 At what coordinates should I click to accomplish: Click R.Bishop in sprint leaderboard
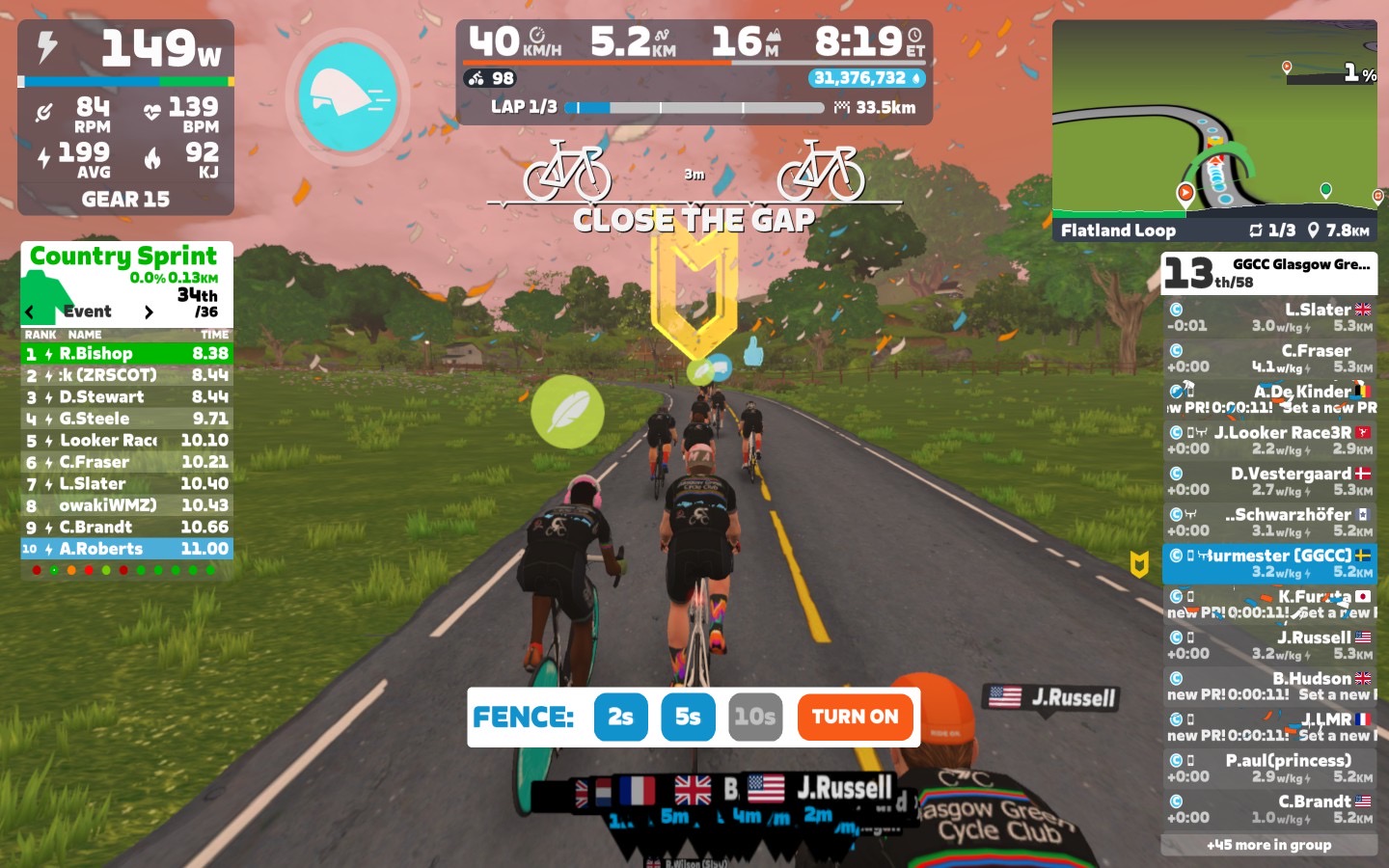[126, 354]
